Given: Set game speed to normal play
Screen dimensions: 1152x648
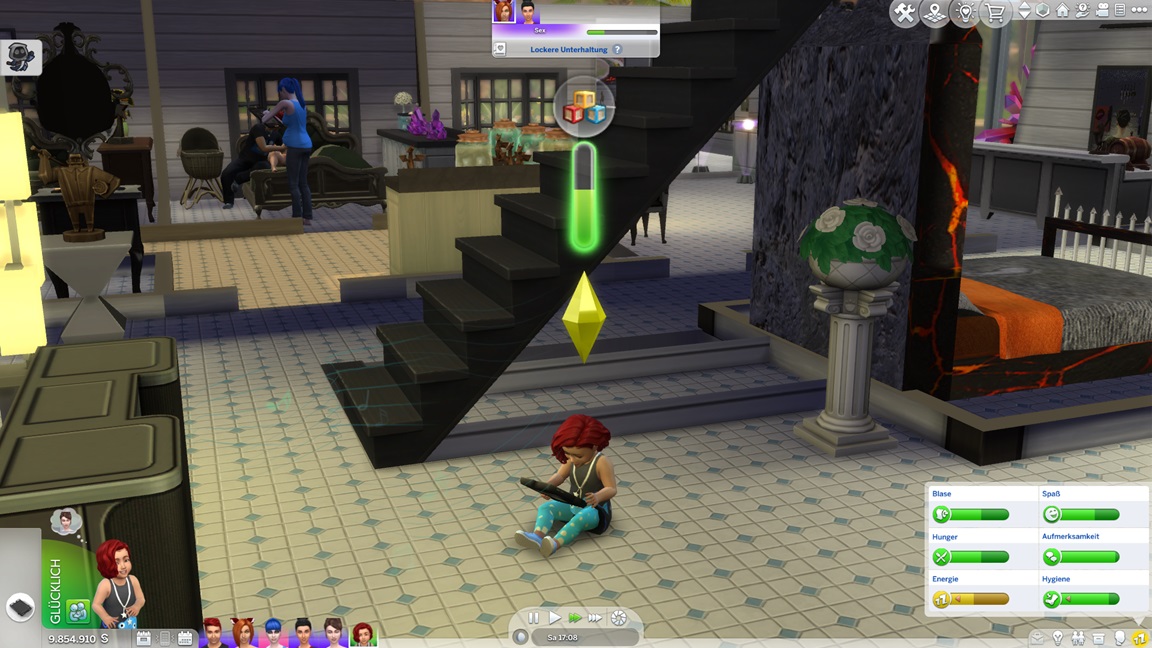Looking at the screenshot, I should tap(554, 618).
